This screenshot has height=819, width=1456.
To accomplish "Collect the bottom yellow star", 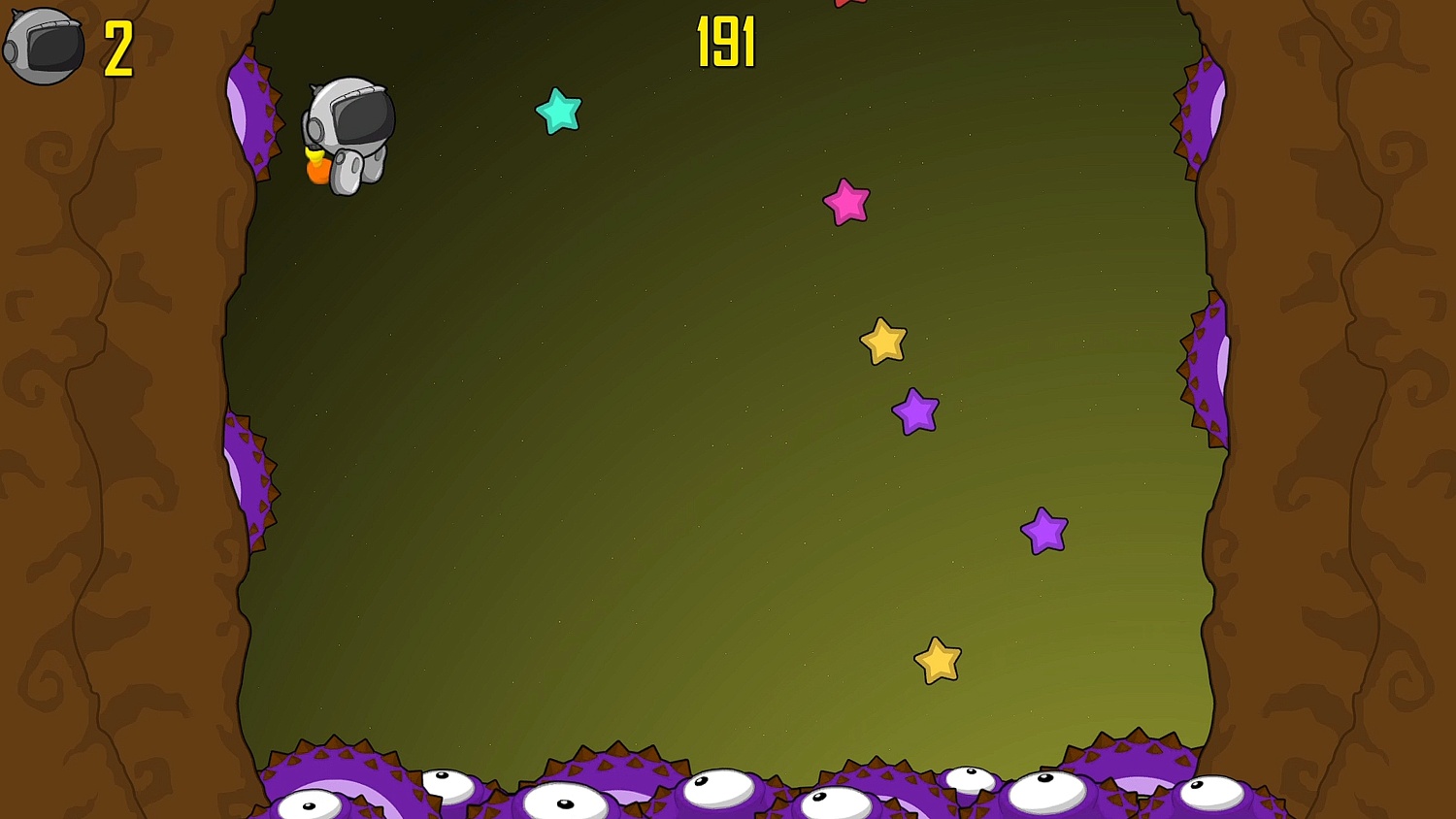I will (937, 659).
